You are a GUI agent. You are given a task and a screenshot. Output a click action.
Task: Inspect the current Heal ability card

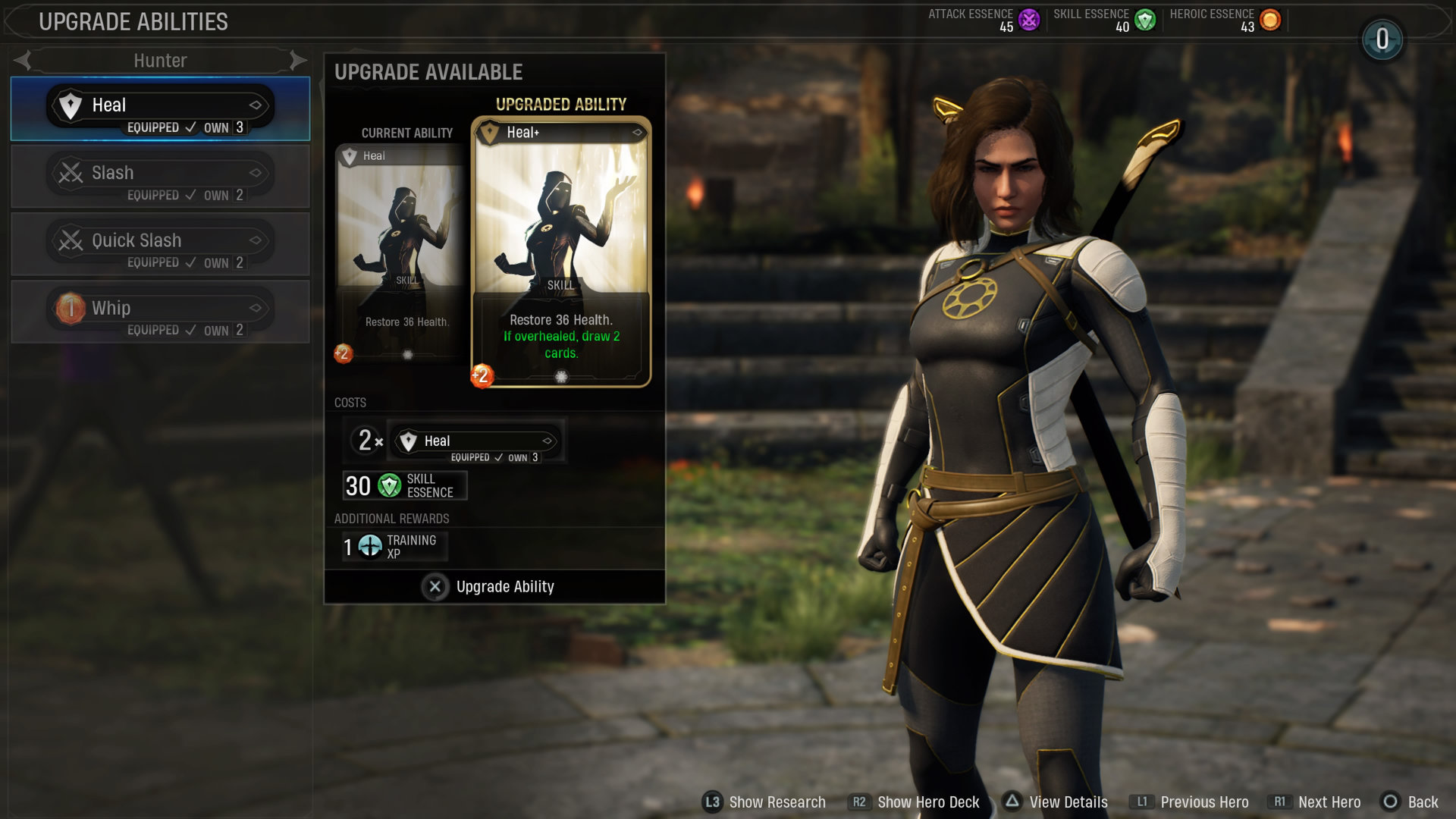401,250
